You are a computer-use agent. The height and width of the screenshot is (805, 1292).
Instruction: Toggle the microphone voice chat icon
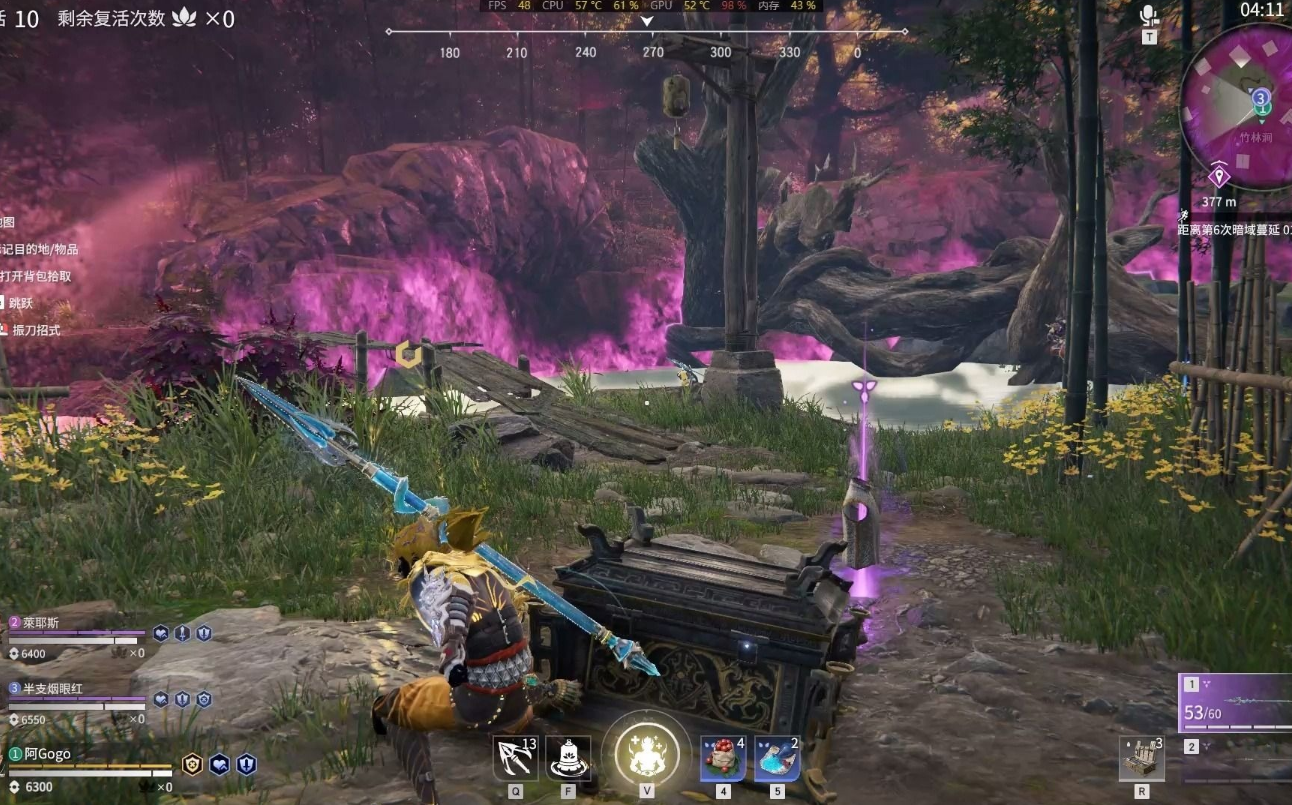pos(1149,16)
